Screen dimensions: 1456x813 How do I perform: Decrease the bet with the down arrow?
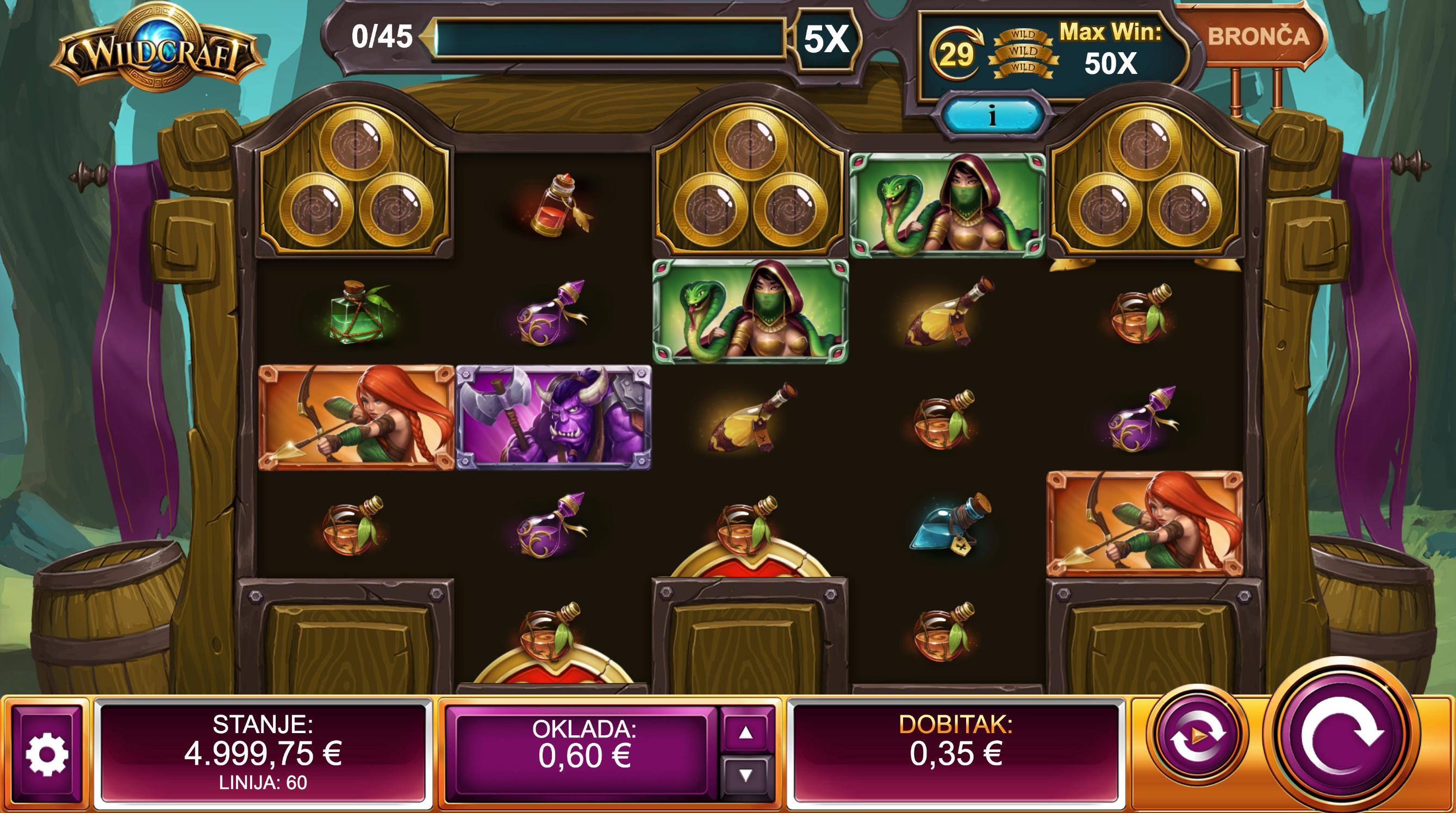click(x=745, y=776)
